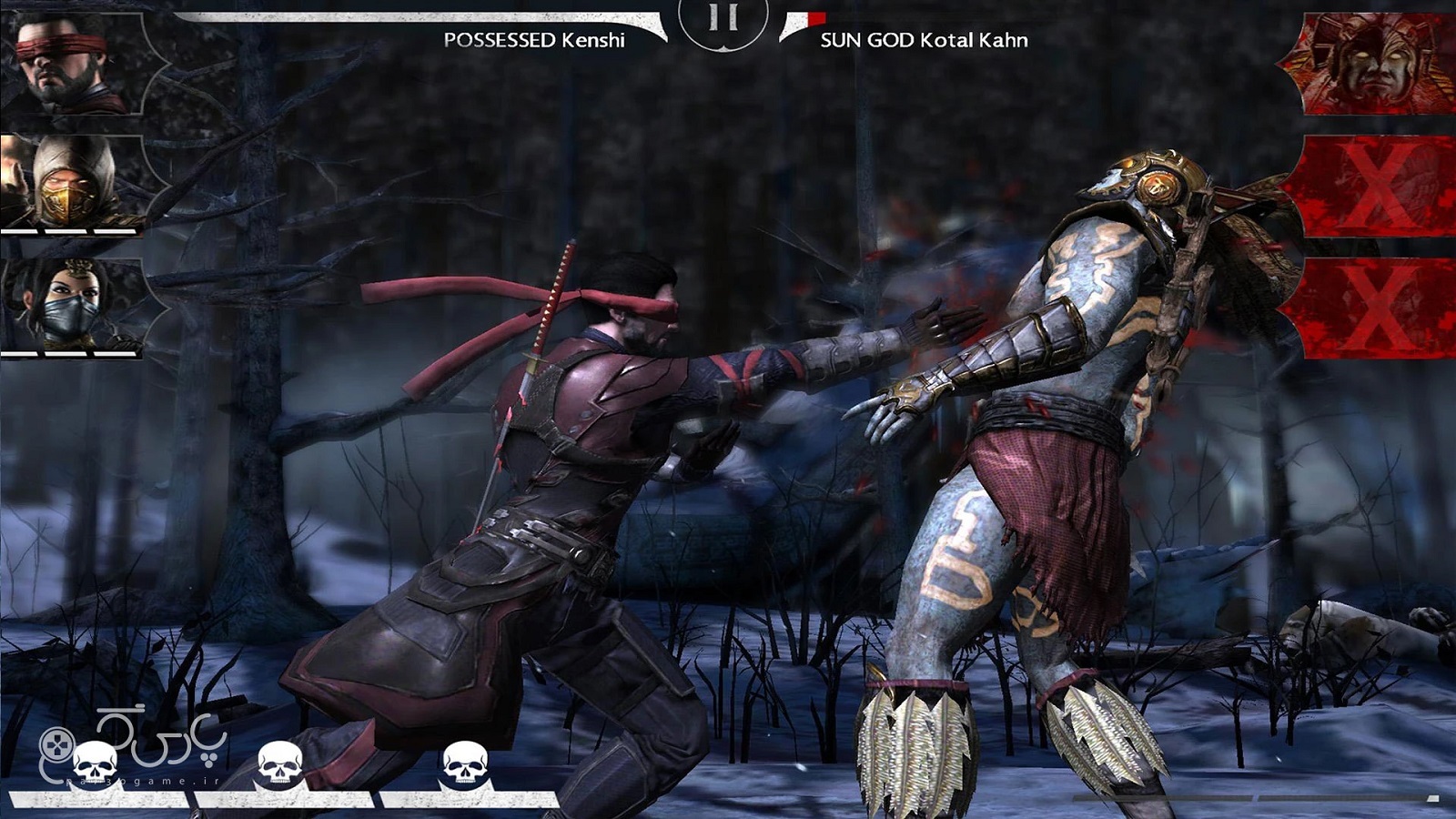The image size is (1456, 819).
Task: Select the Possessed Kenshi portrait
Action: click(x=73, y=64)
